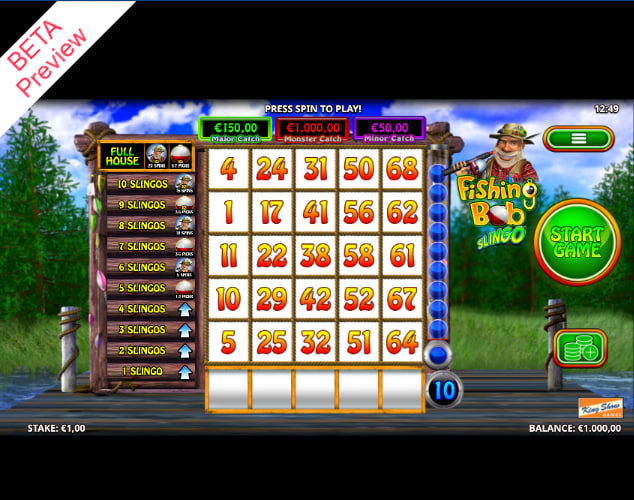The image size is (634, 500).
Task: Open the coin stake selector
Action: click(580, 348)
